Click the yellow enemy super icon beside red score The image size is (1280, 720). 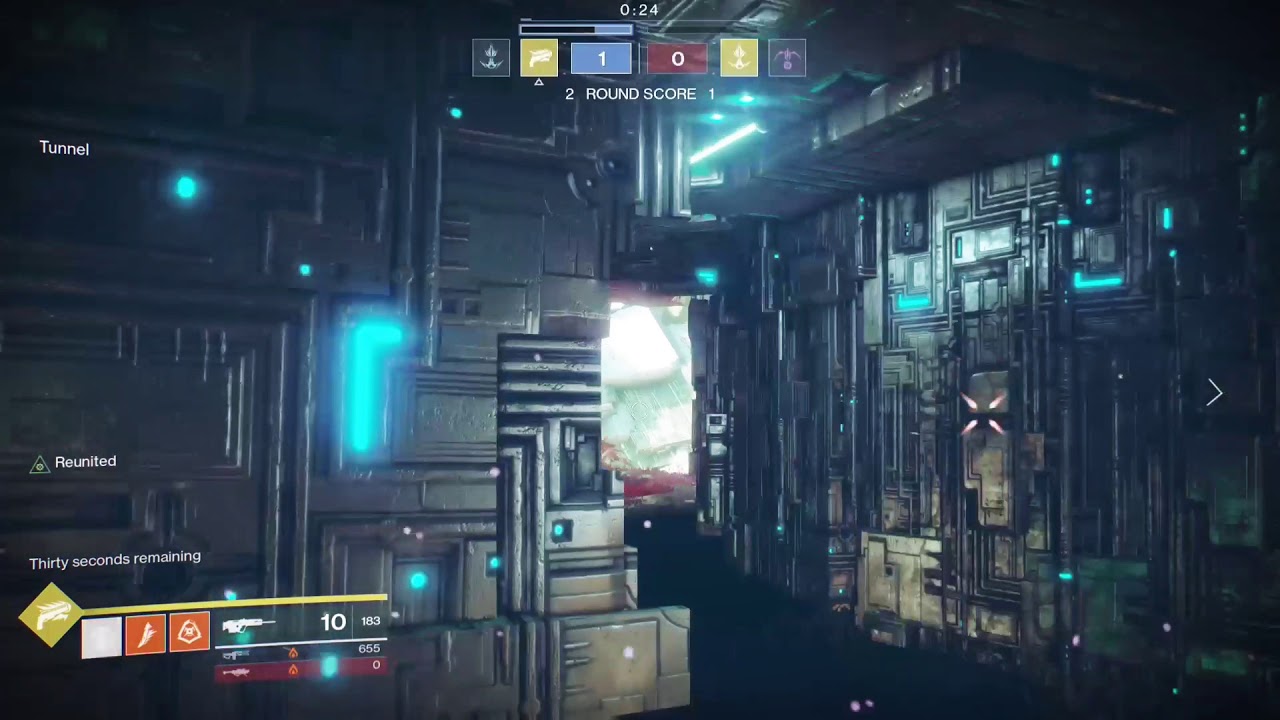pos(739,58)
